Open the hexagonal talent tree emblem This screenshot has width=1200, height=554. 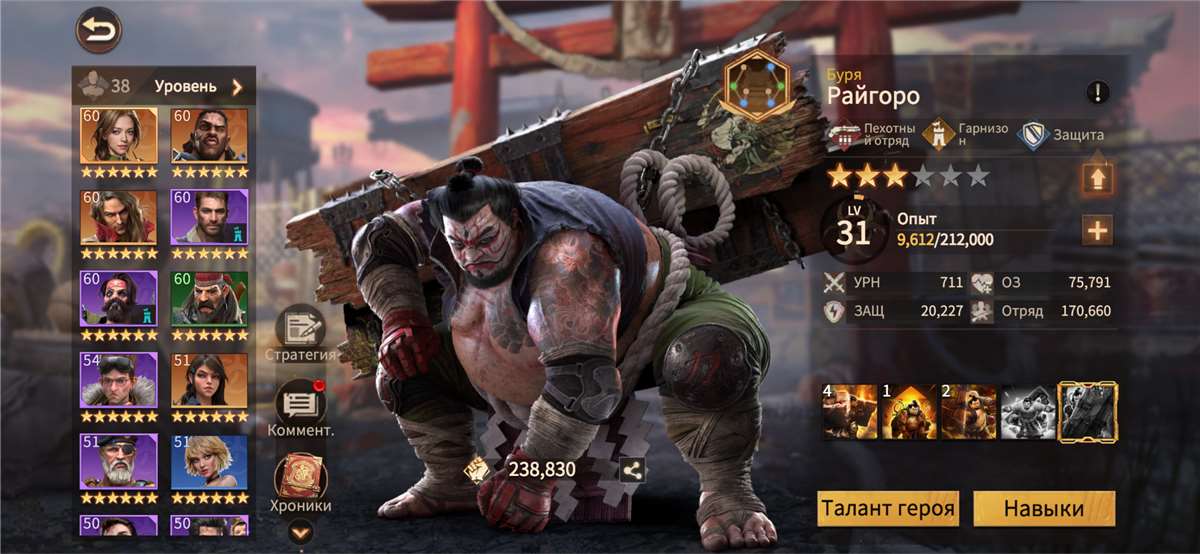(x=757, y=86)
